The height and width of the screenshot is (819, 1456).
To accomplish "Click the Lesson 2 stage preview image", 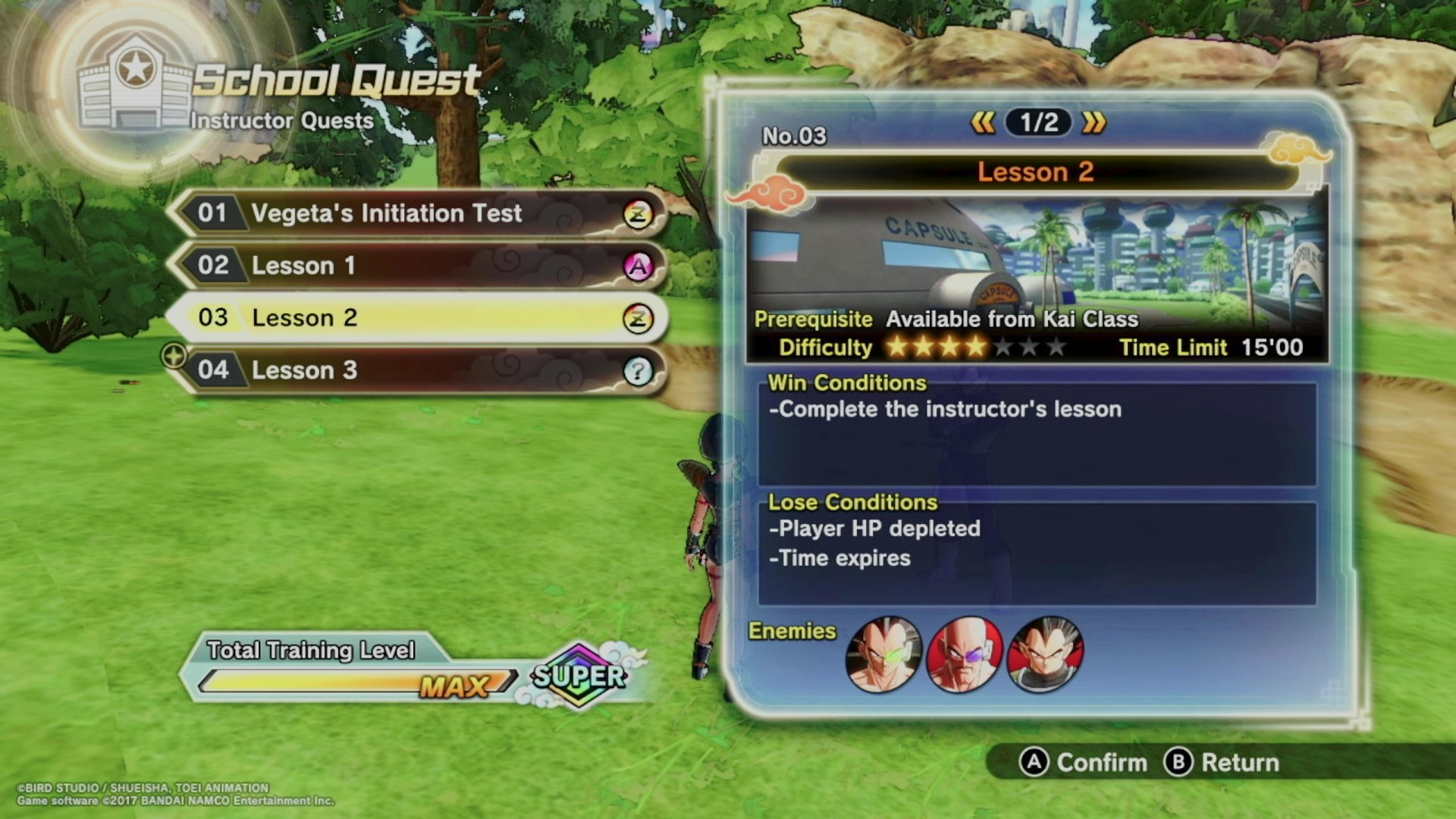I will point(1036,254).
